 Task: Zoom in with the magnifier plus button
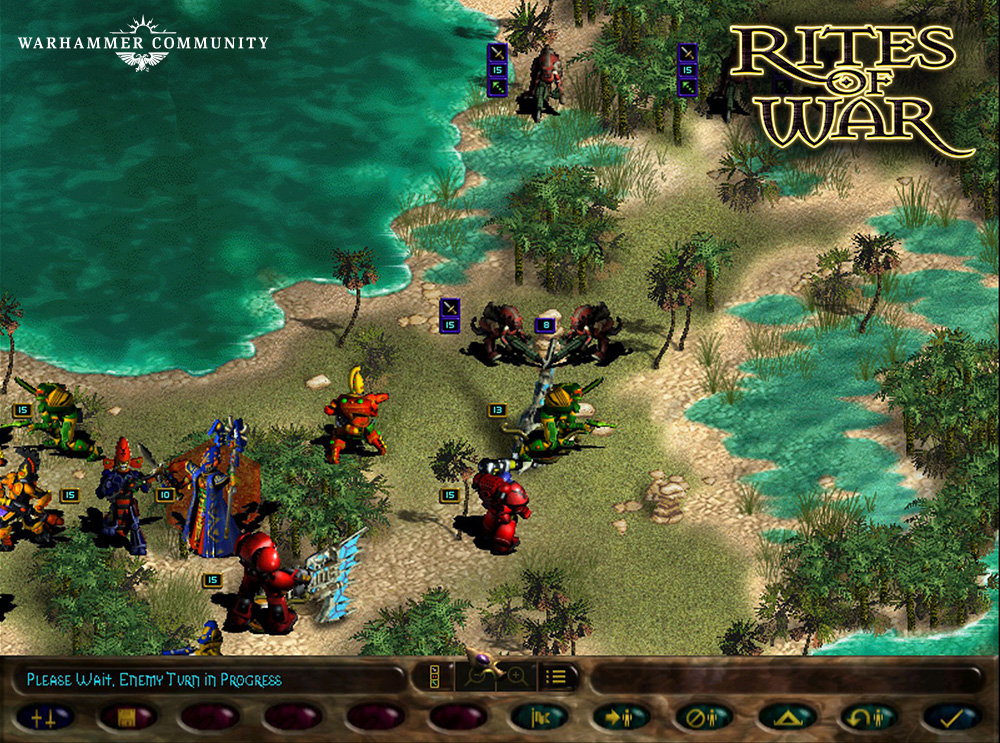click(x=517, y=676)
